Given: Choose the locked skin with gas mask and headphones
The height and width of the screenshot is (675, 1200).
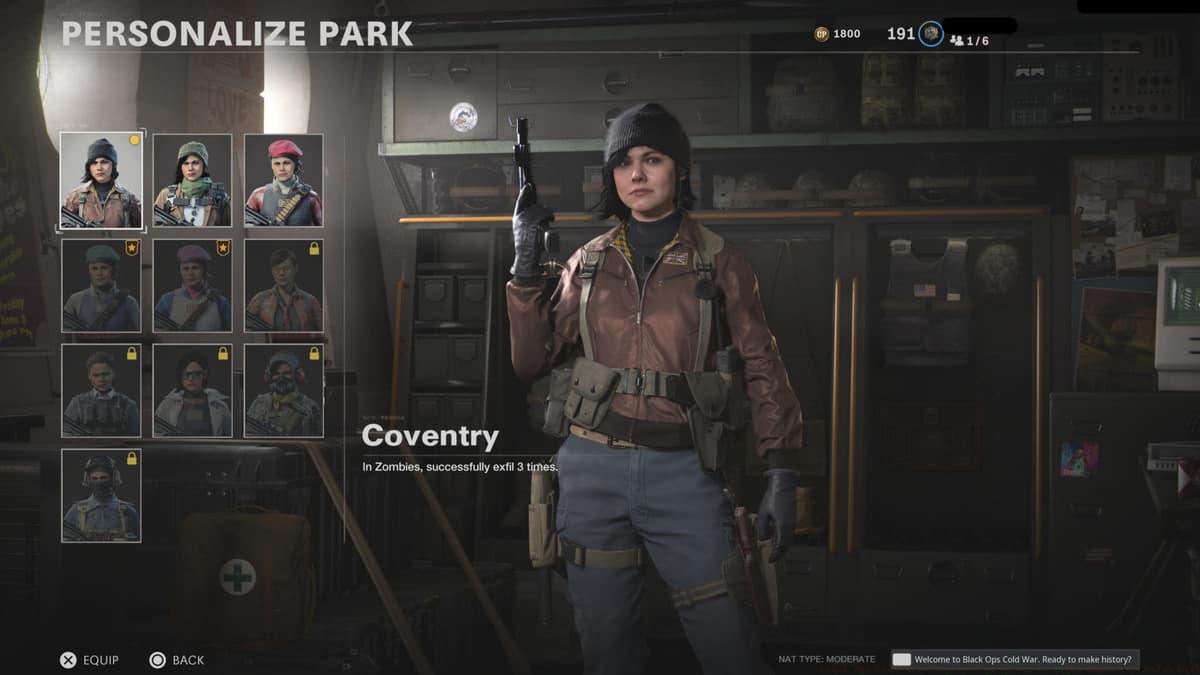Looking at the screenshot, I should [284, 391].
